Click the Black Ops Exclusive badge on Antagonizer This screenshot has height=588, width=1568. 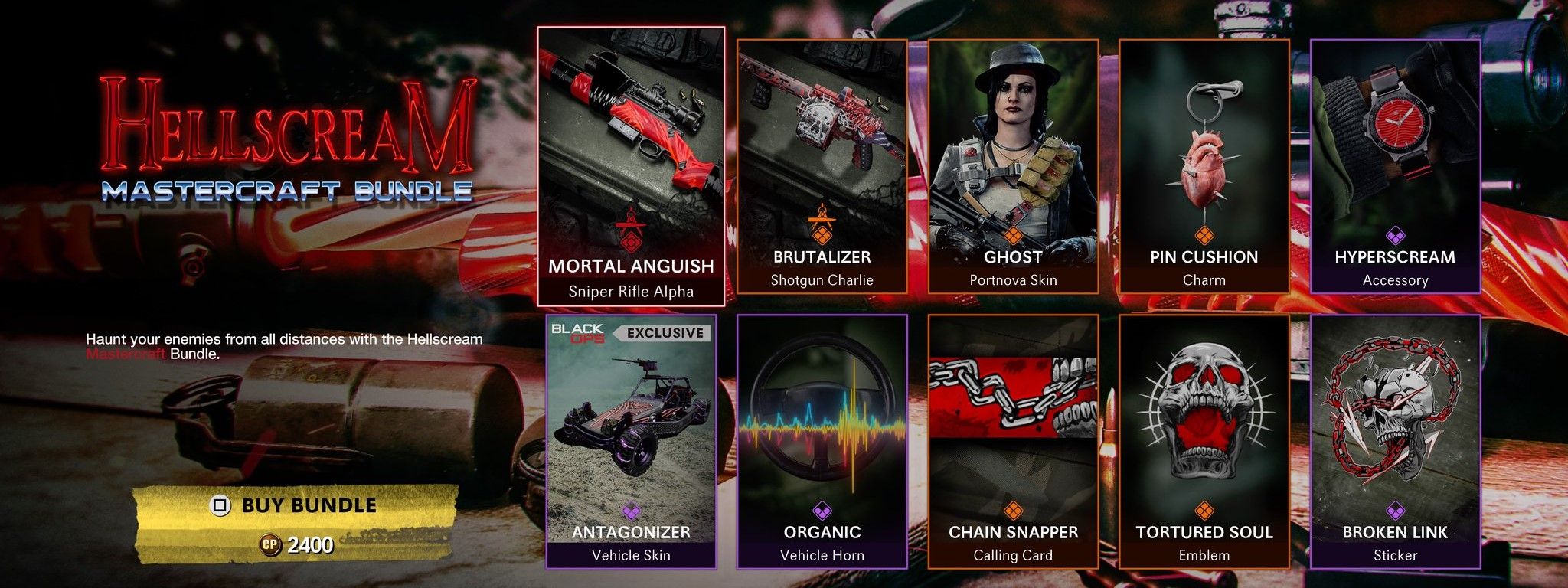(x=630, y=332)
